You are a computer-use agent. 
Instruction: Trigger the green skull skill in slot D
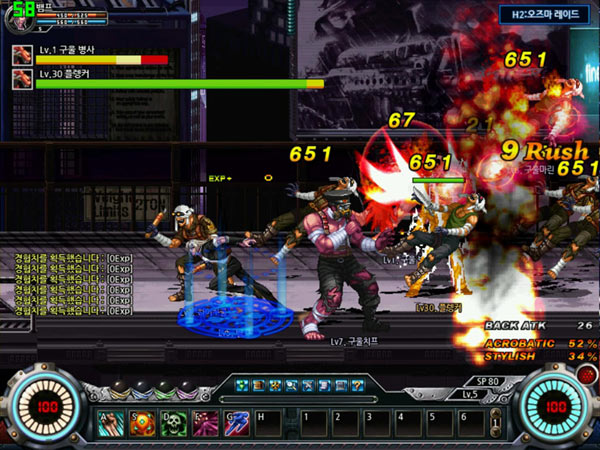point(175,423)
